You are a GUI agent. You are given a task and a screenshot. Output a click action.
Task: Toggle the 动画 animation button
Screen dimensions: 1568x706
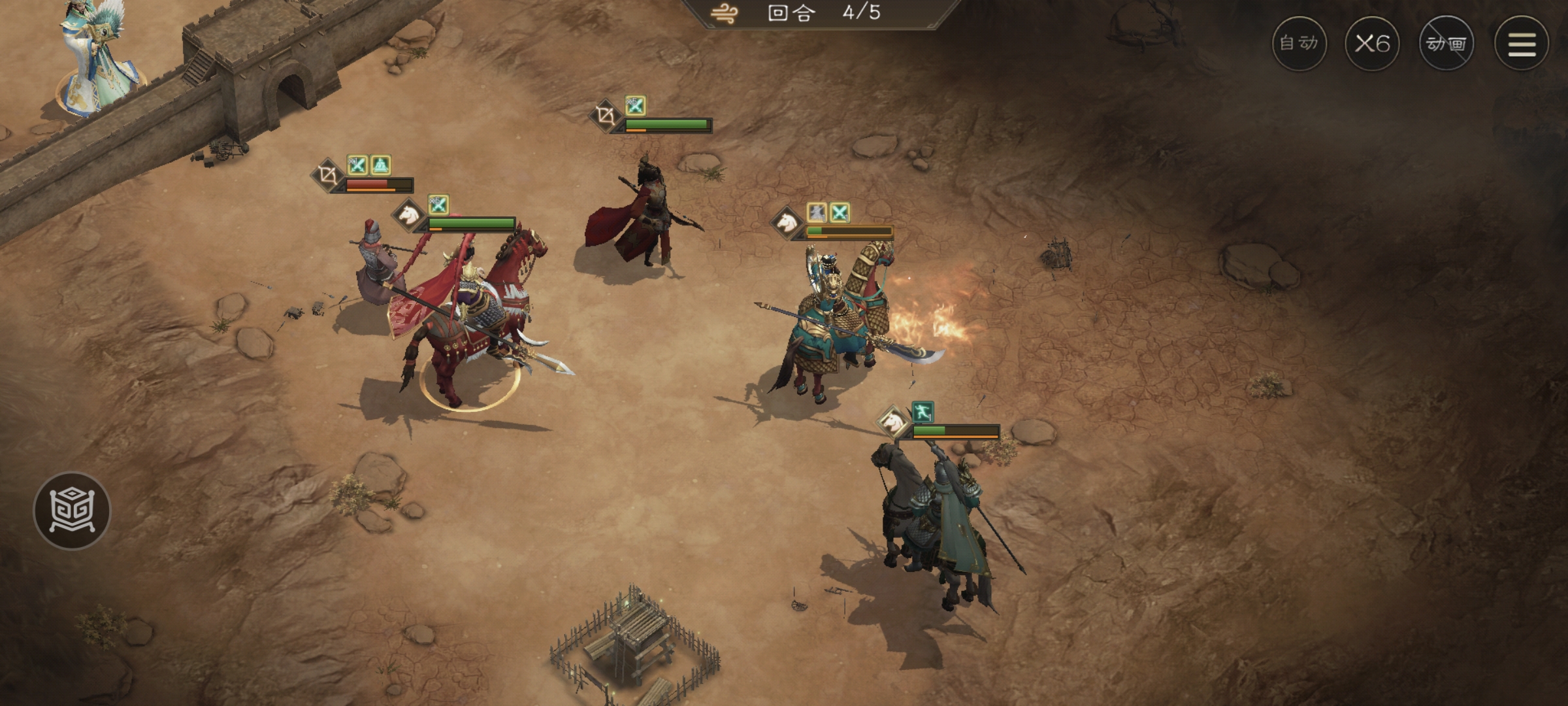[x=1446, y=44]
